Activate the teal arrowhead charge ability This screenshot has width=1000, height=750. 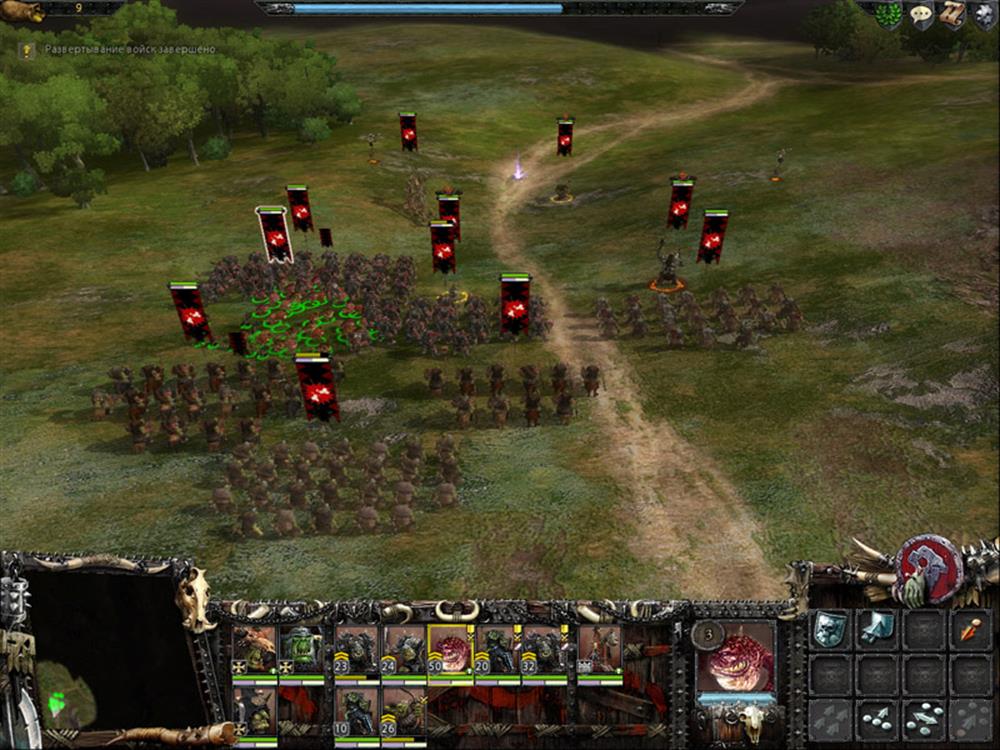876,628
